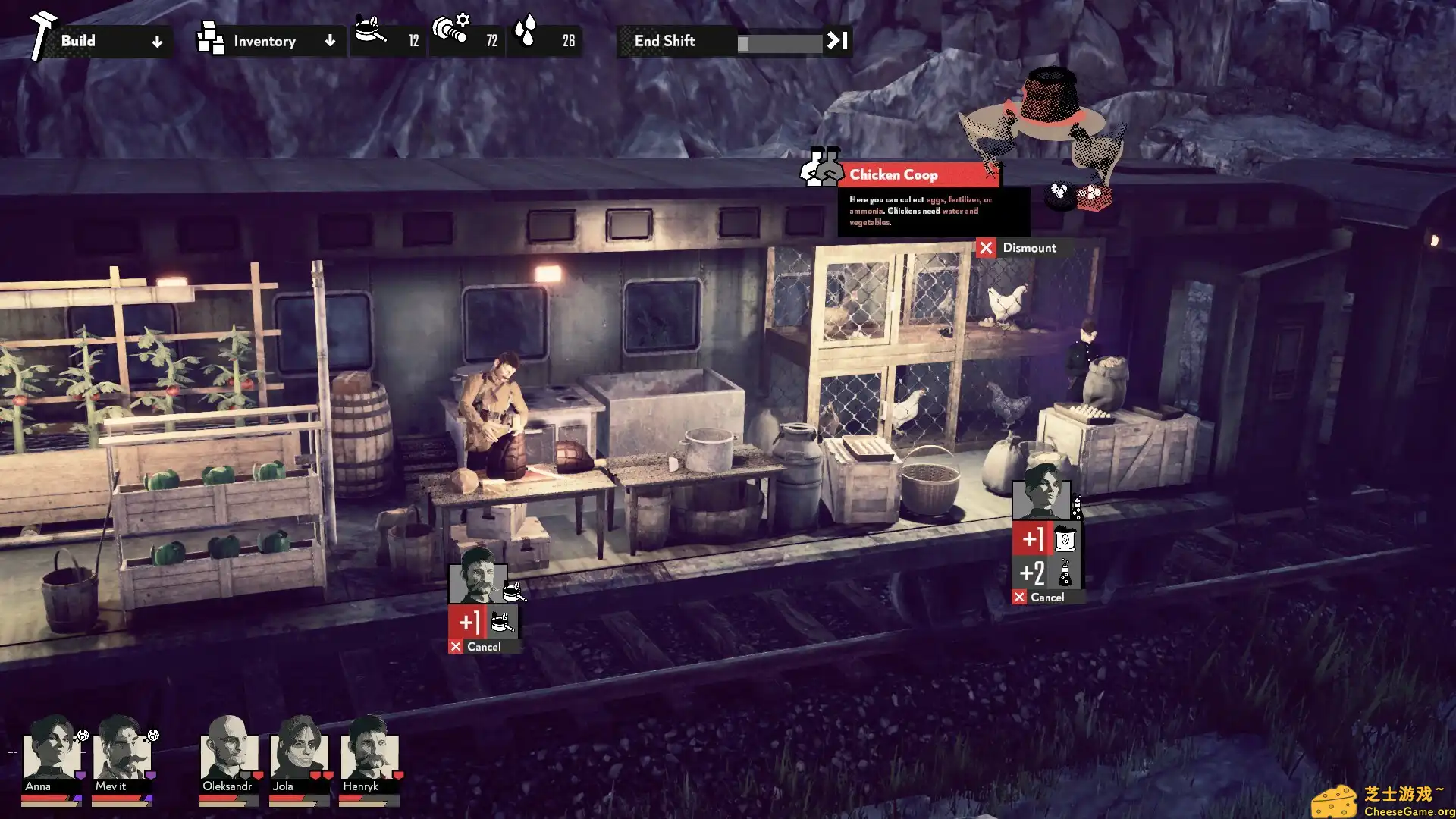Open the Build menu
The width and height of the screenshot is (1456, 819).
(79, 41)
